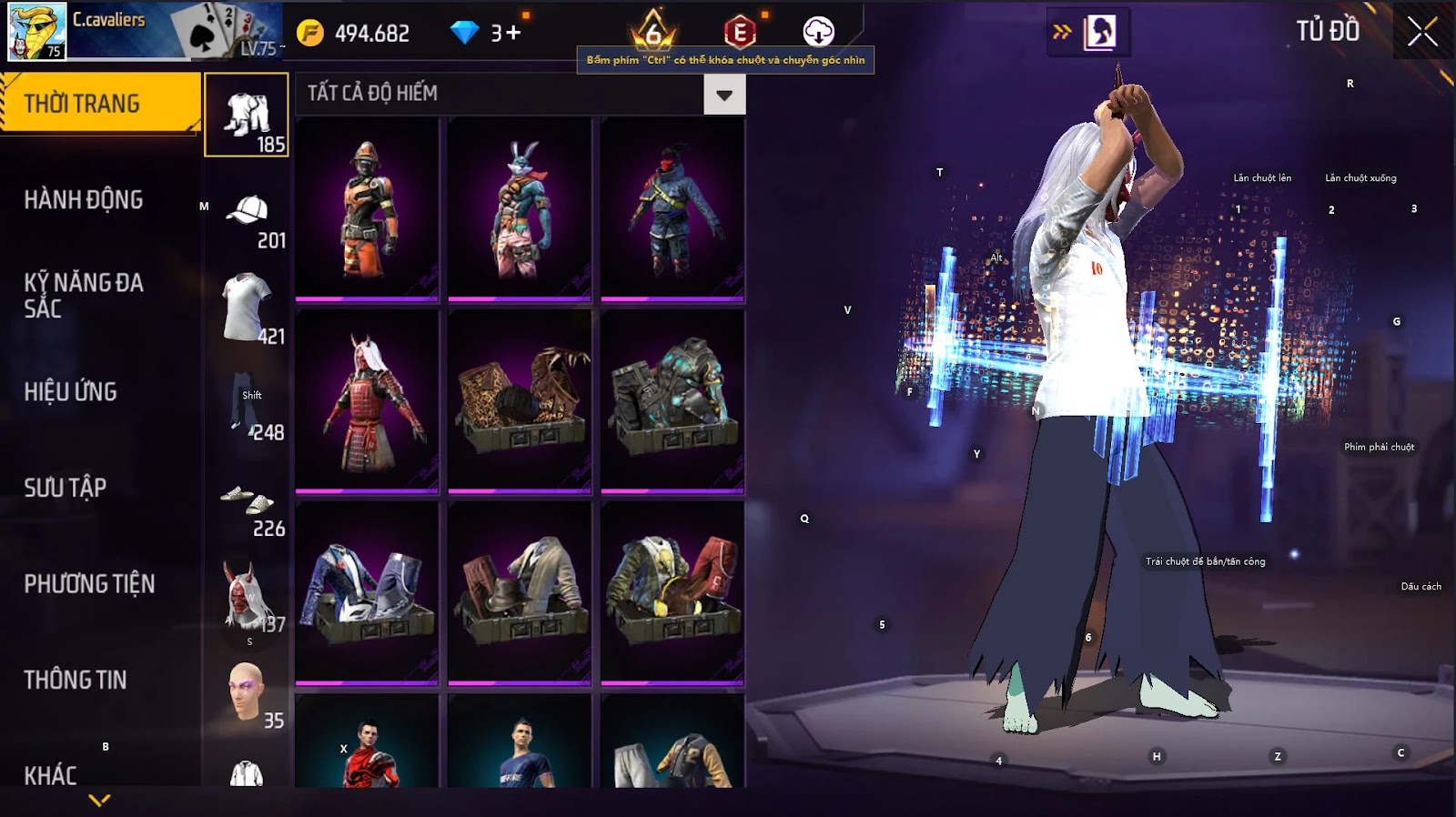1456x817 pixels.
Task: Open the C.cavaliers player profile avatar
Action: (36, 31)
